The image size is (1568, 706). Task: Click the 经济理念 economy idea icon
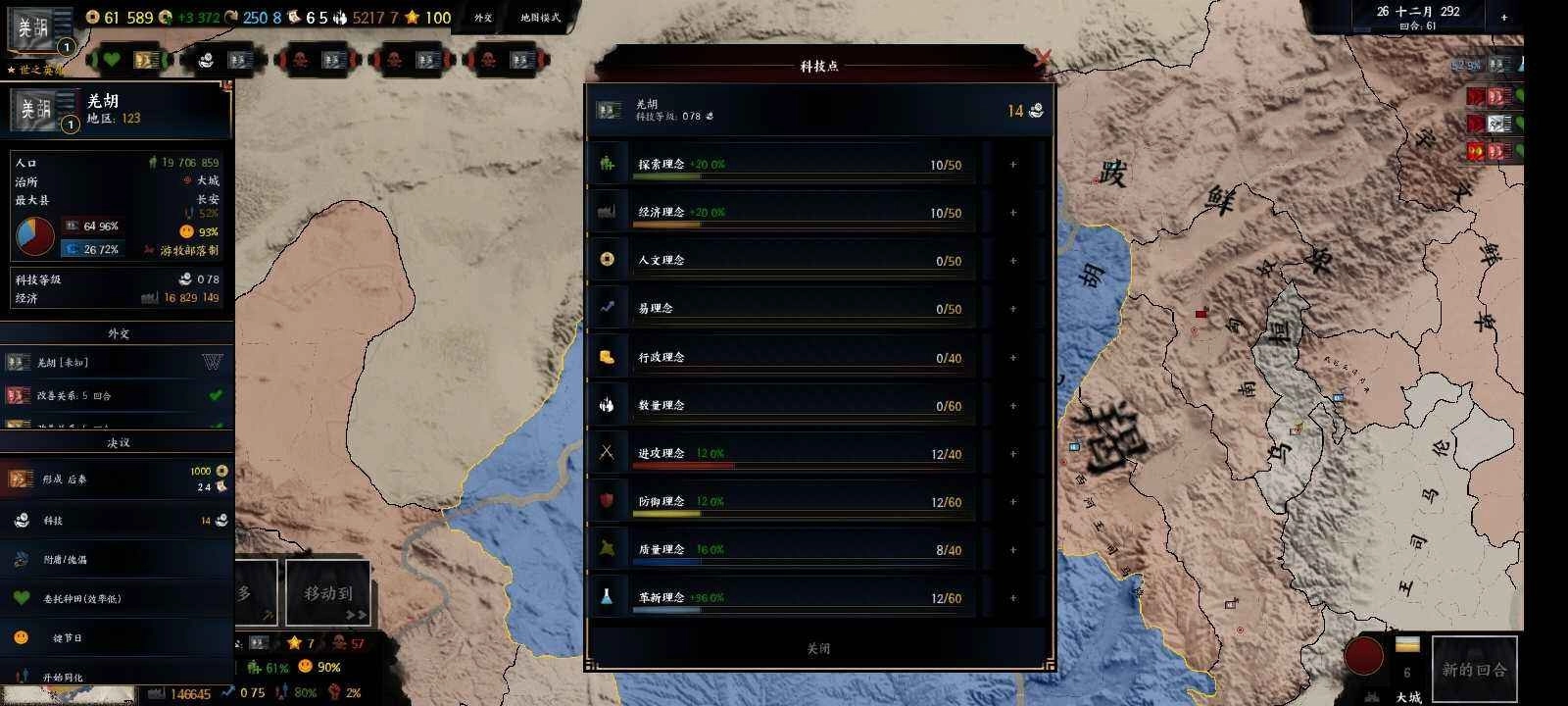pos(608,212)
